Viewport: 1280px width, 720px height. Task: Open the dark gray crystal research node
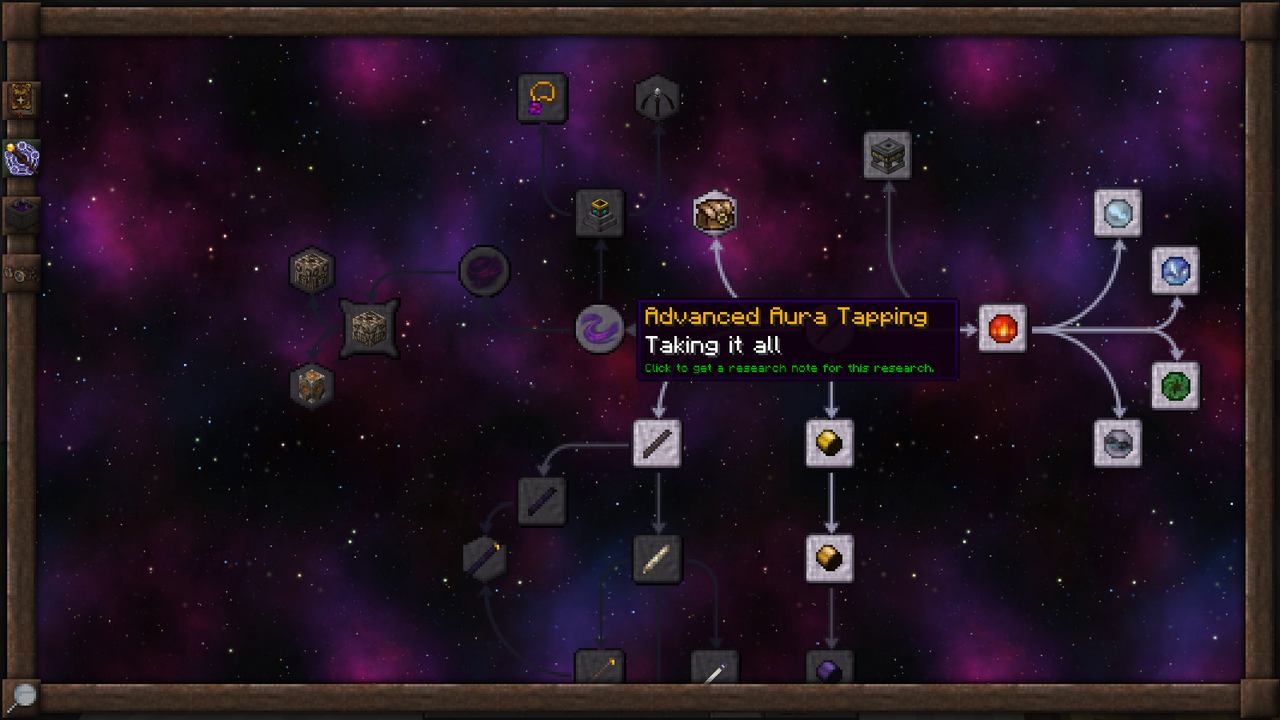click(1117, 443)
